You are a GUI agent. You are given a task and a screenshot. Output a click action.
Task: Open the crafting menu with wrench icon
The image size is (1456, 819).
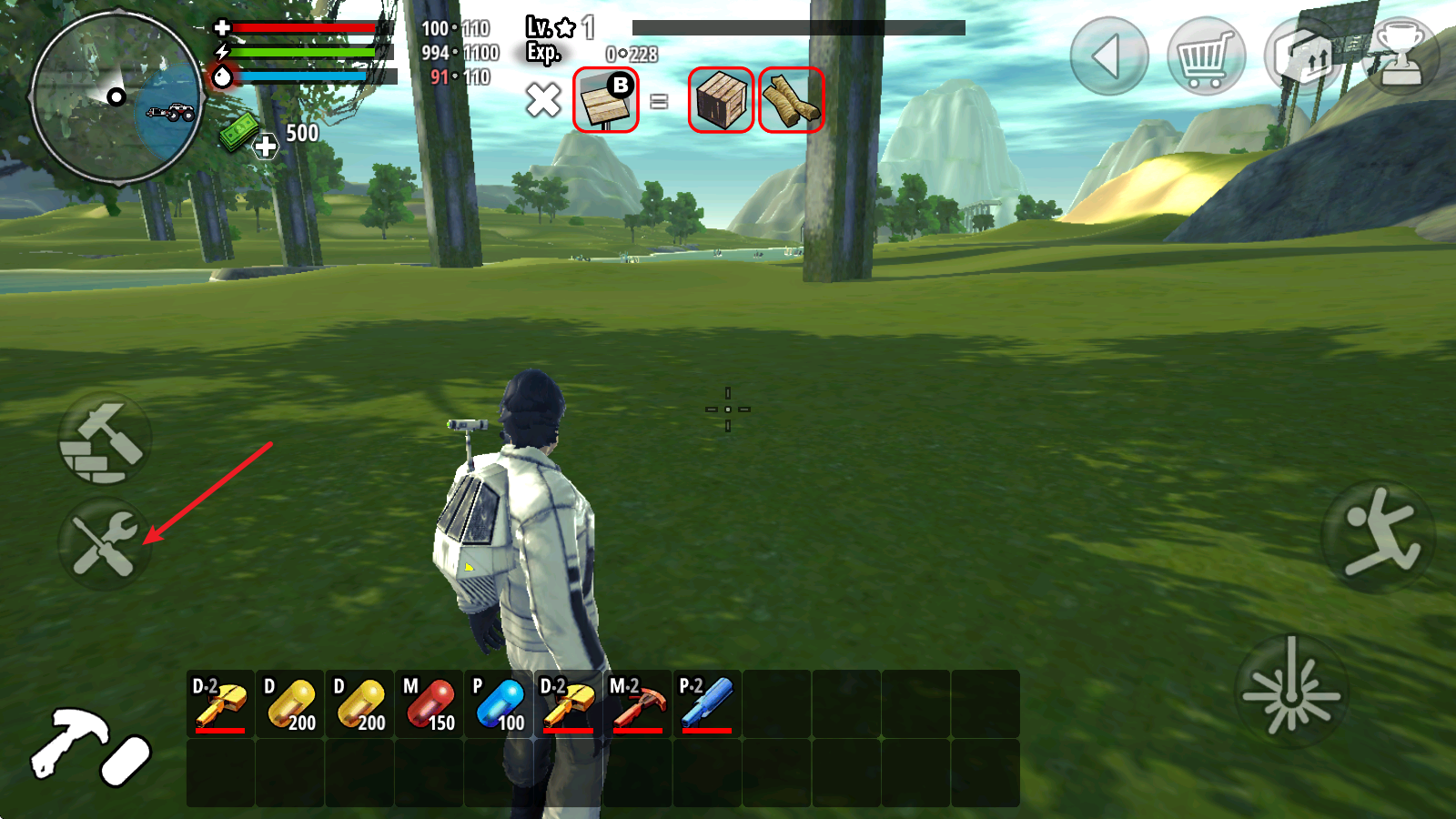pos(105,543)
